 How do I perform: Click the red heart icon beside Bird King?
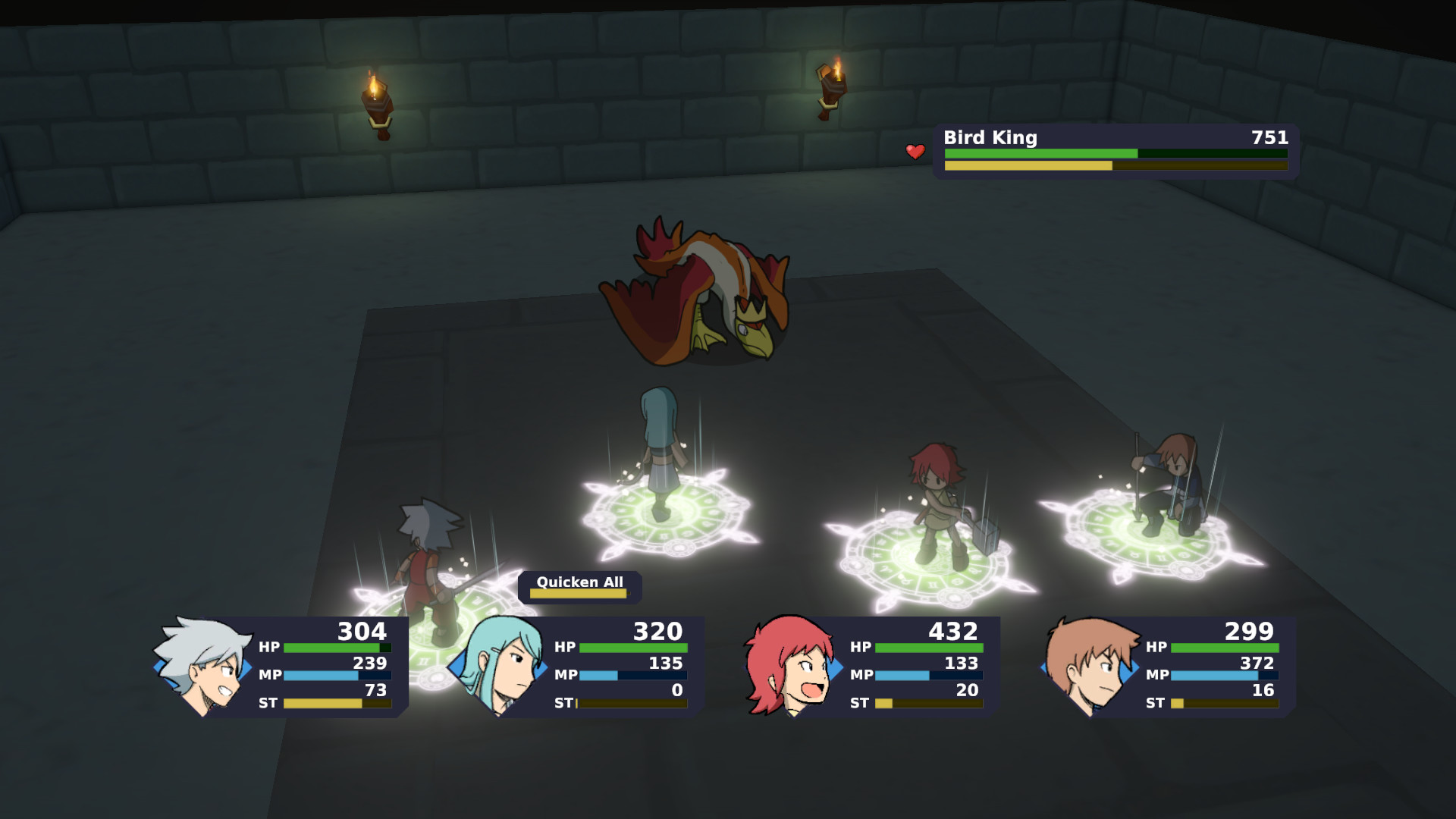click(915, 152)
